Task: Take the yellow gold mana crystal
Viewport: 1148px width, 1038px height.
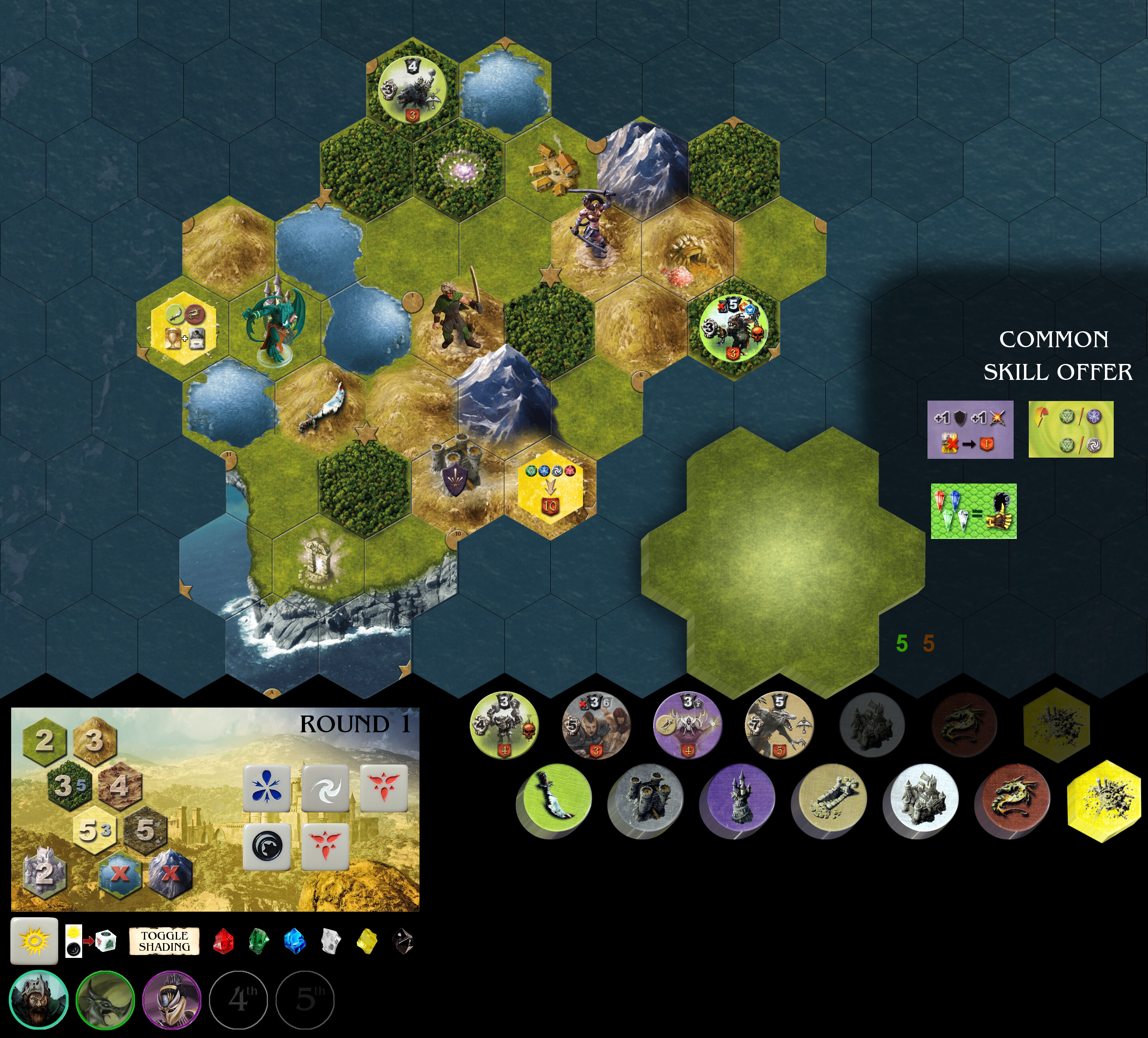Action: (367, 941)
